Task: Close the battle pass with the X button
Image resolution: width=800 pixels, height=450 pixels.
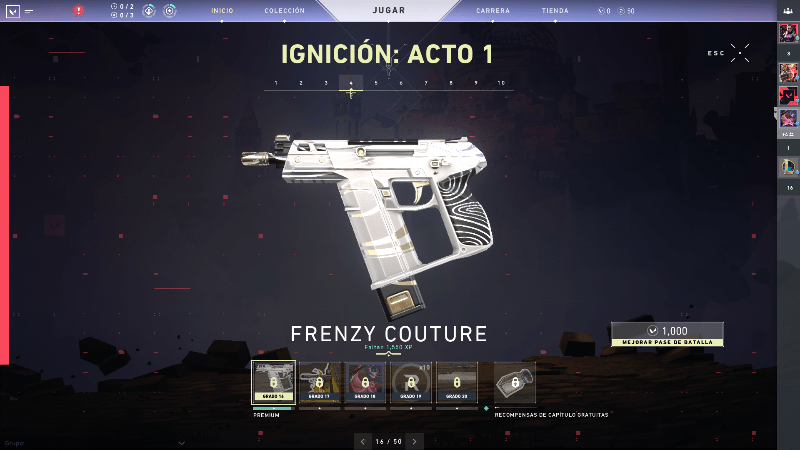Action: pos(740,52)
